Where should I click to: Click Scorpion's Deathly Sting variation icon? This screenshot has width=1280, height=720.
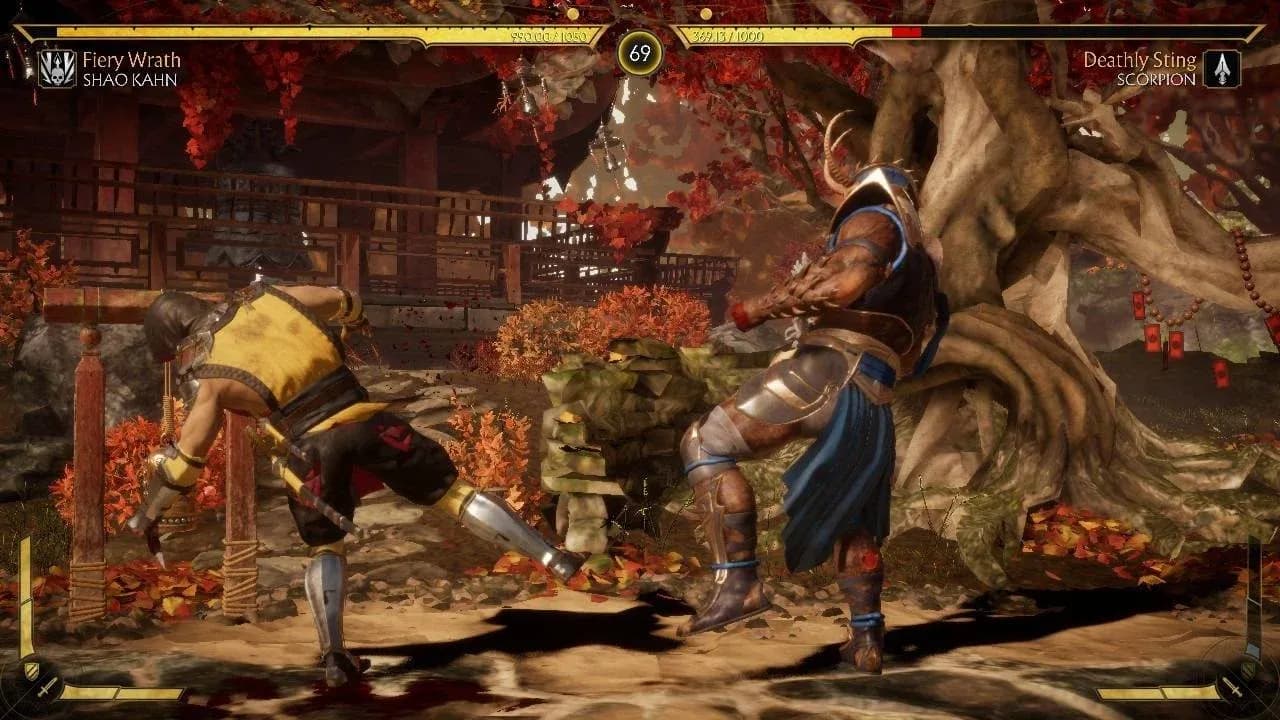pos(1221,68)
